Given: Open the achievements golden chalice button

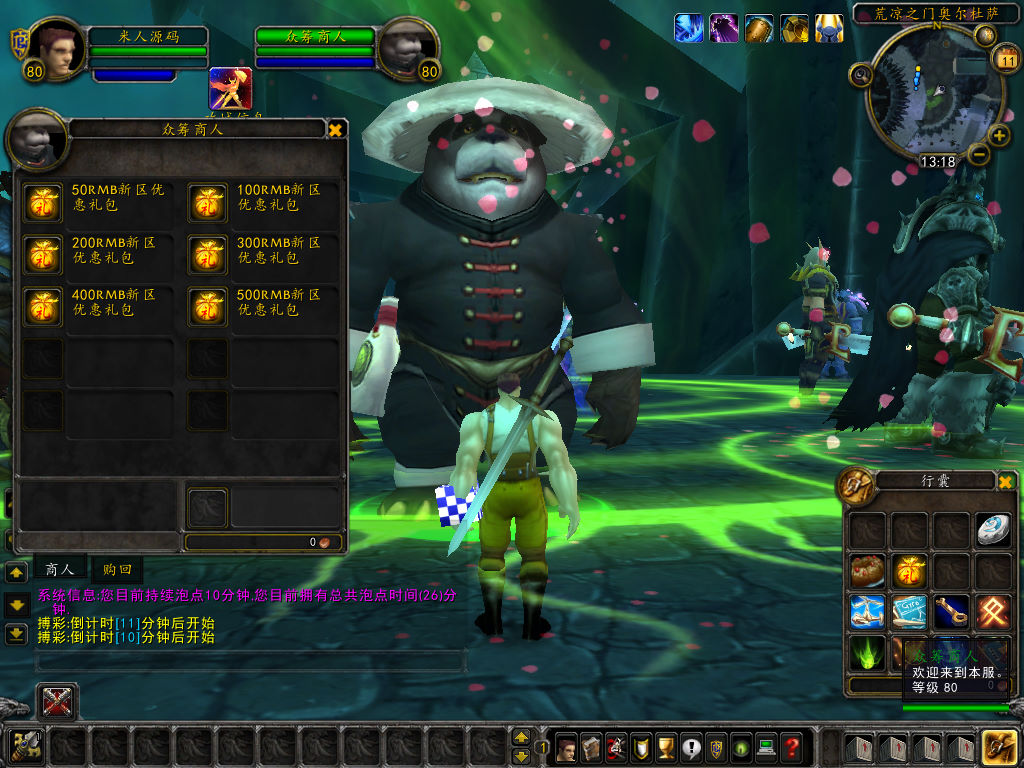Looking at the screenshot, I should tap(664, 747).
